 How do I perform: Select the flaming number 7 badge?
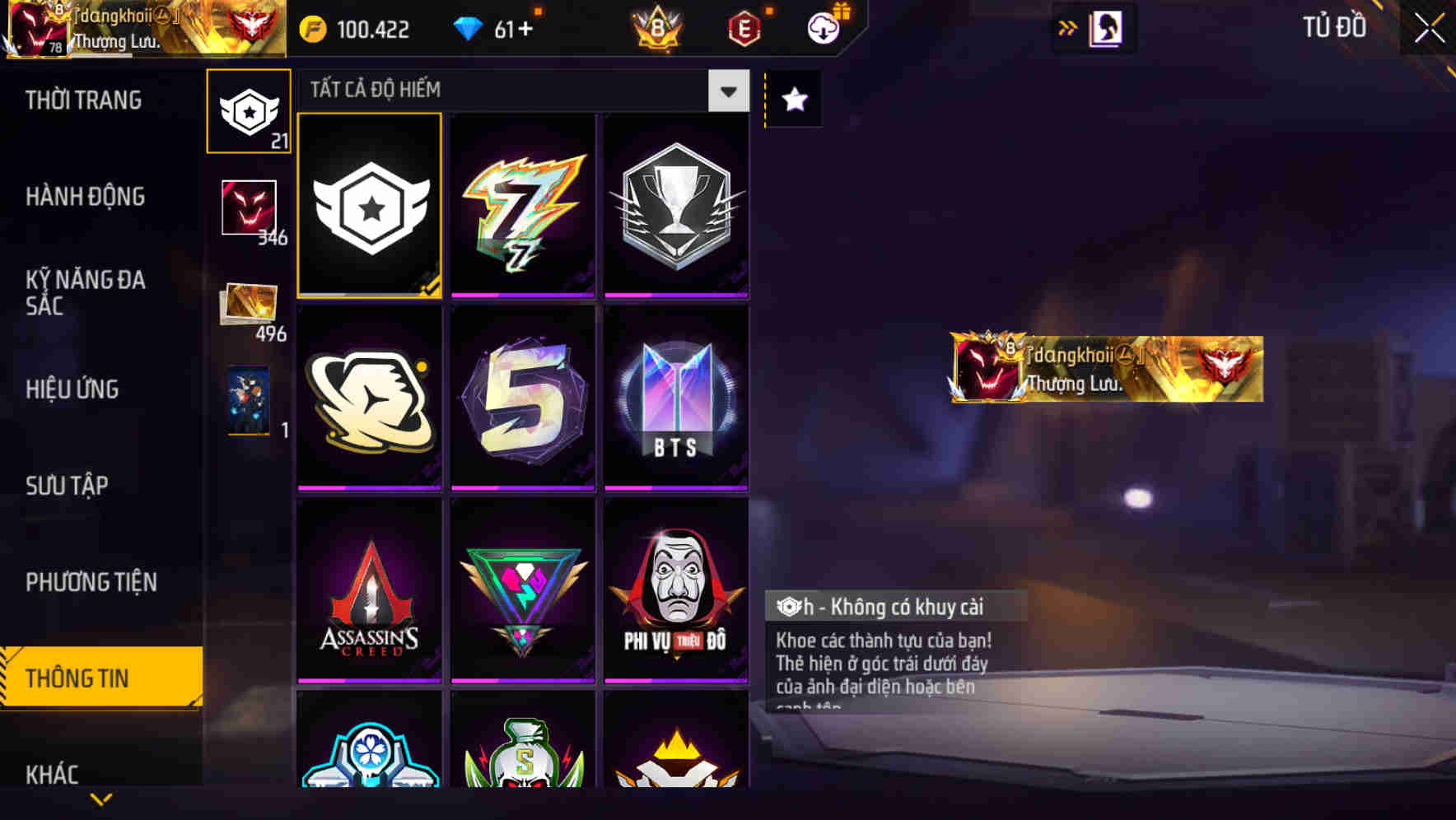coord(523,205)
